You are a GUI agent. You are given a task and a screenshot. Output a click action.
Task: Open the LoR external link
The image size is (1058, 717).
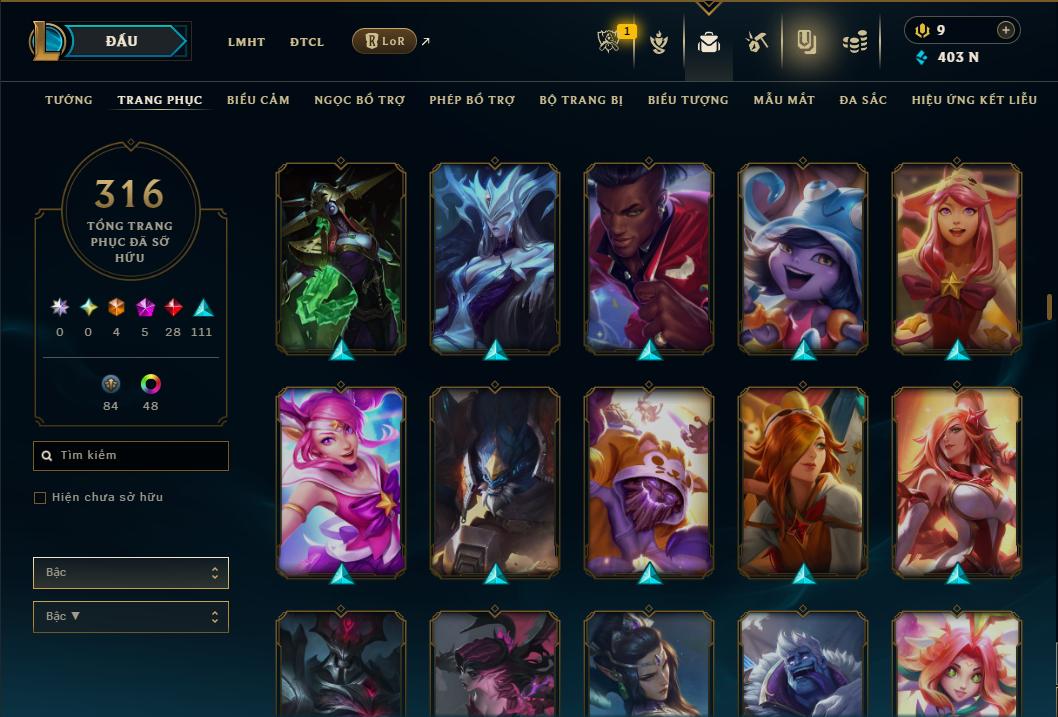[x=385, y=41]
